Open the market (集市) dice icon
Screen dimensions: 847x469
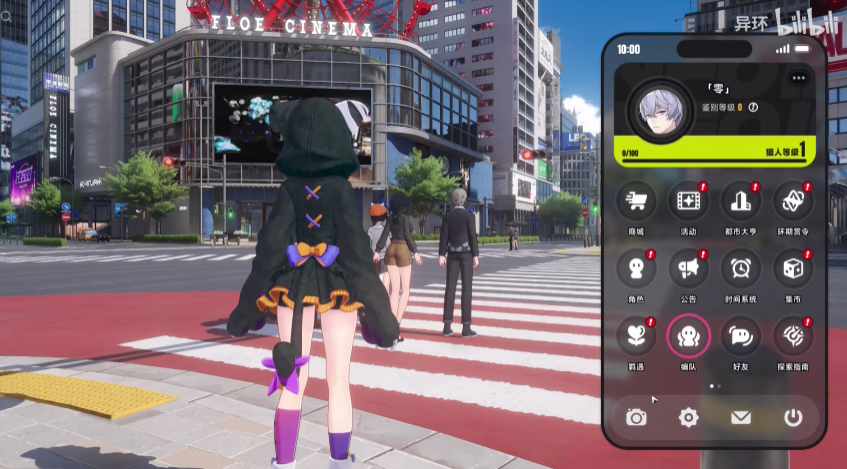click(x=792, y=268)
